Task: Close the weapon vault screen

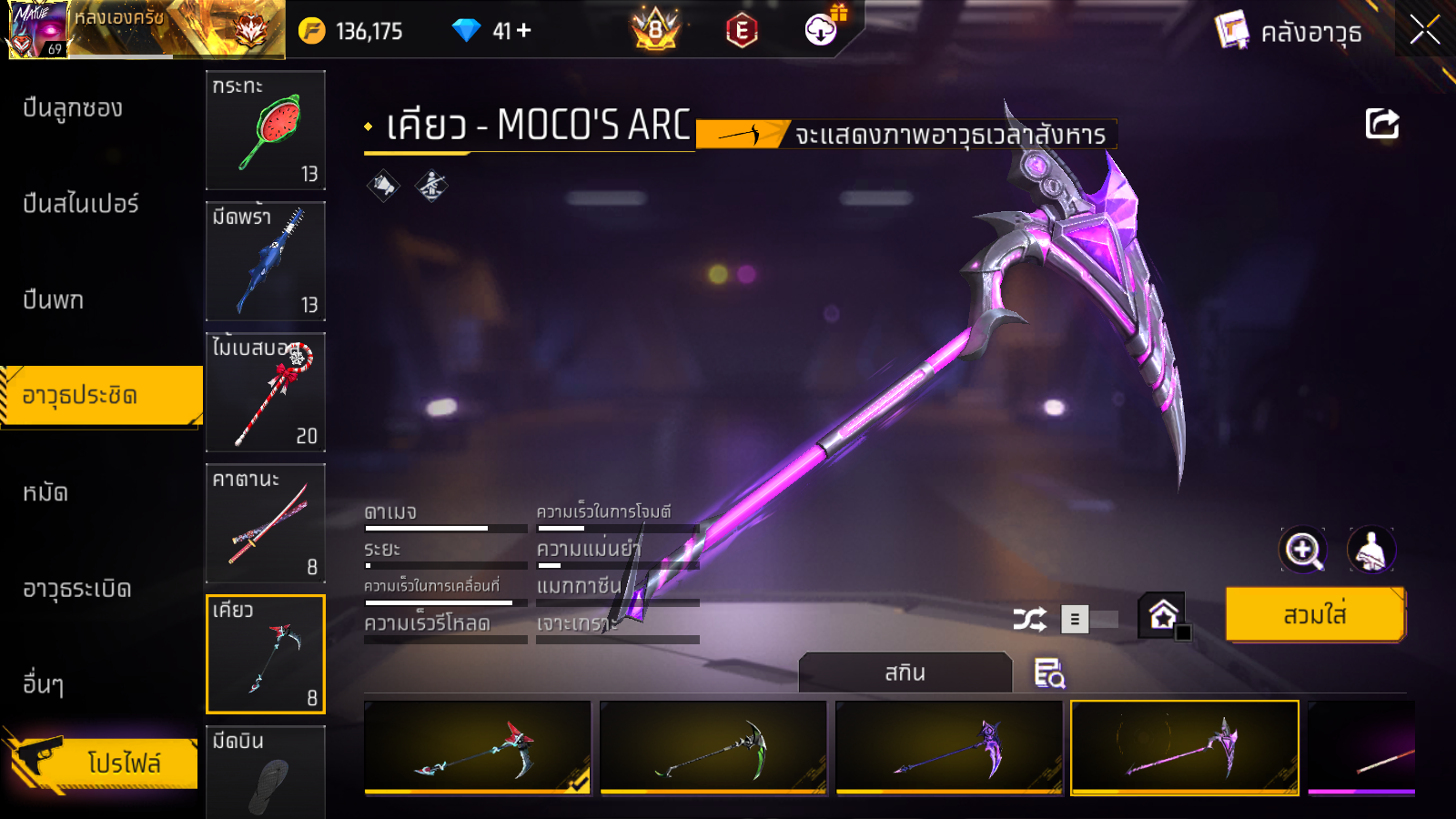Action: coord(1424,30)
